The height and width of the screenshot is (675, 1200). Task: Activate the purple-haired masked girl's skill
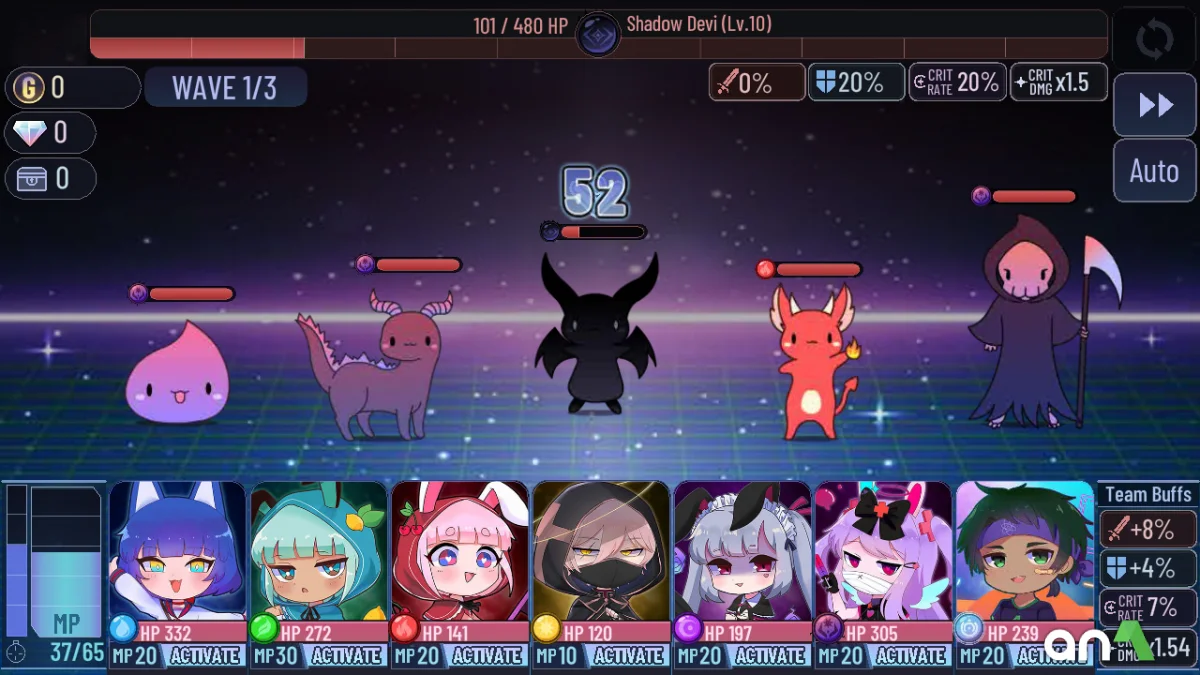click(910, 656)
